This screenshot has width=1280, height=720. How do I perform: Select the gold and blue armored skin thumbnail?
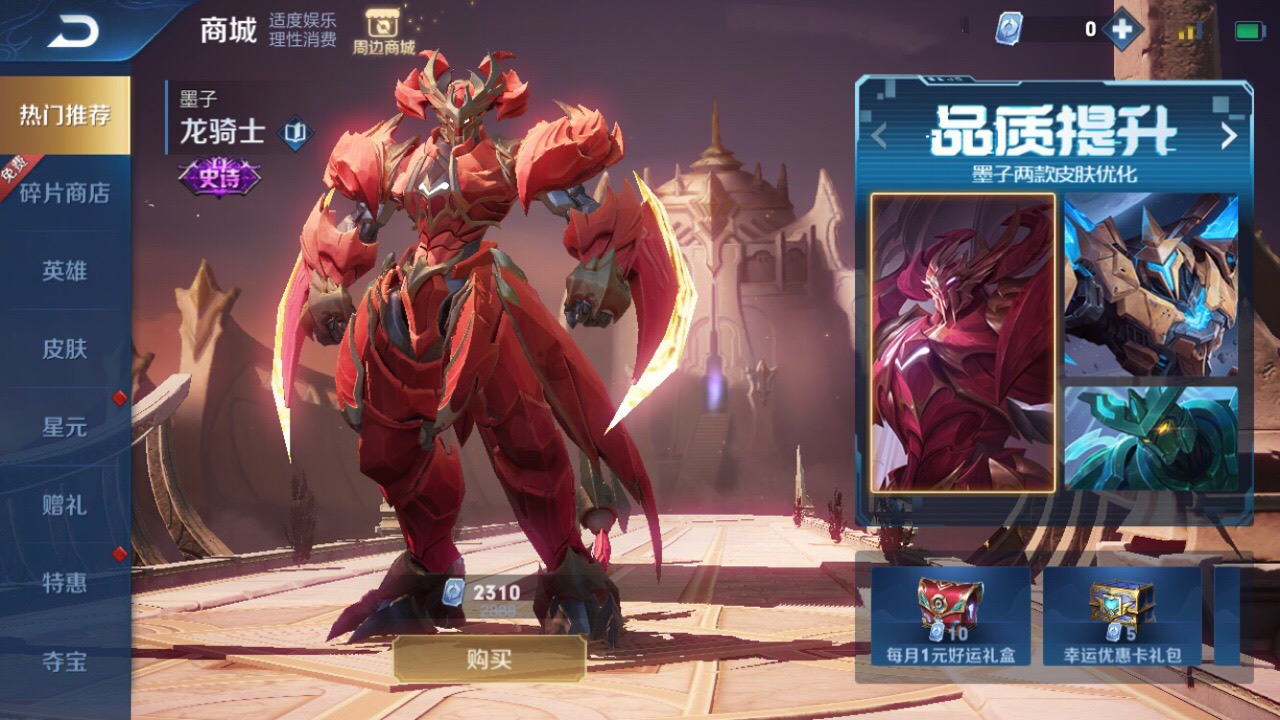pyautogui.click(x=1151, y=284)
